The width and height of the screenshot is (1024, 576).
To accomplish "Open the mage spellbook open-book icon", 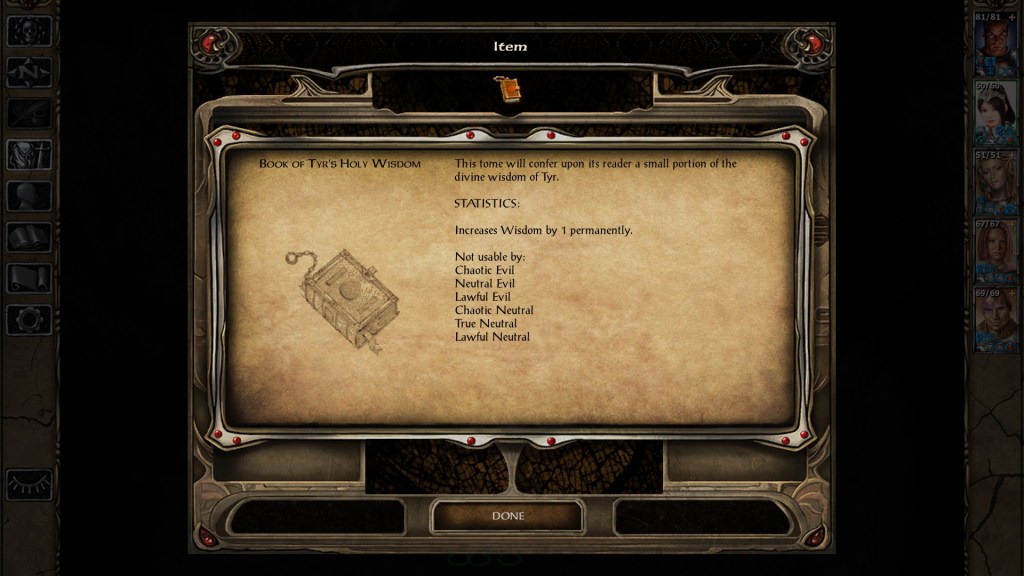I will coord(29,237).
